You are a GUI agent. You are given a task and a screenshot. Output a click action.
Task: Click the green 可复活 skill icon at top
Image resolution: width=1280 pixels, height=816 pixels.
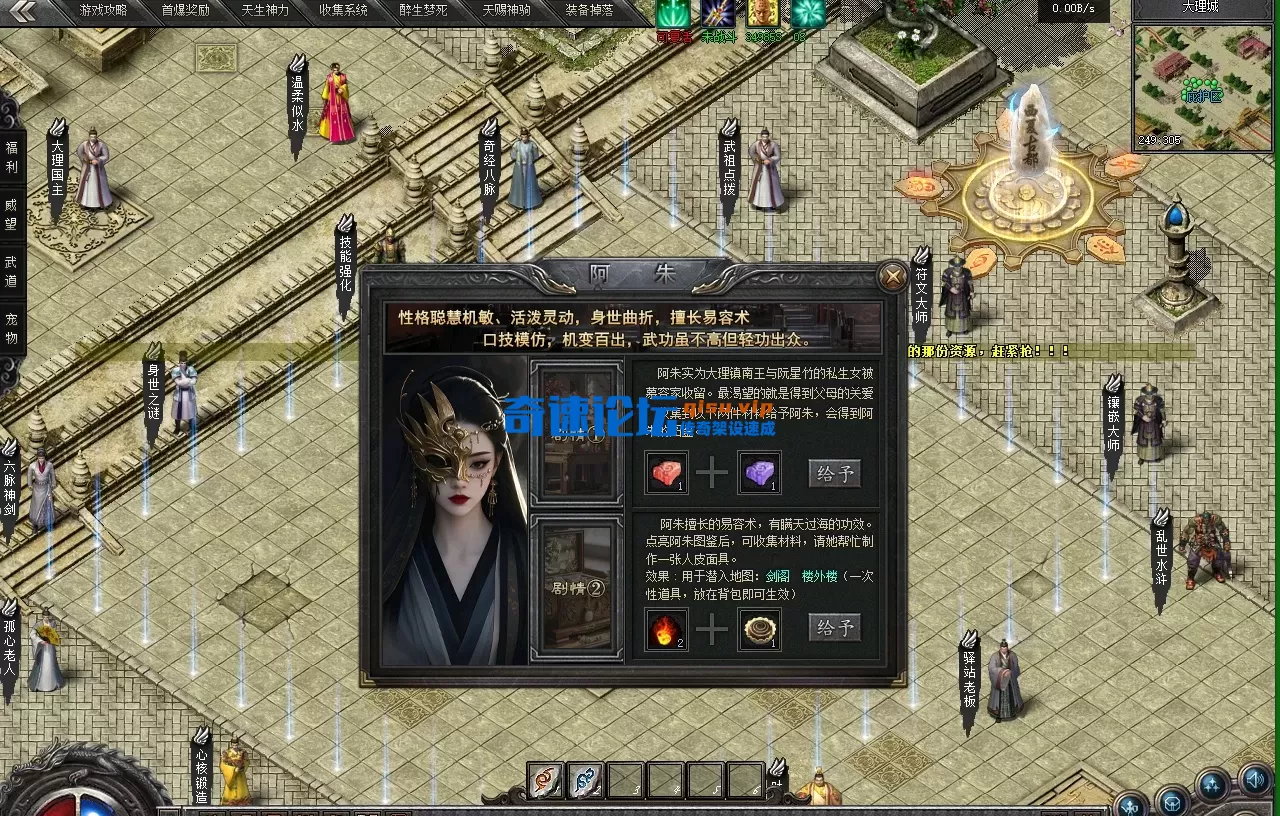tap(672, 13)
